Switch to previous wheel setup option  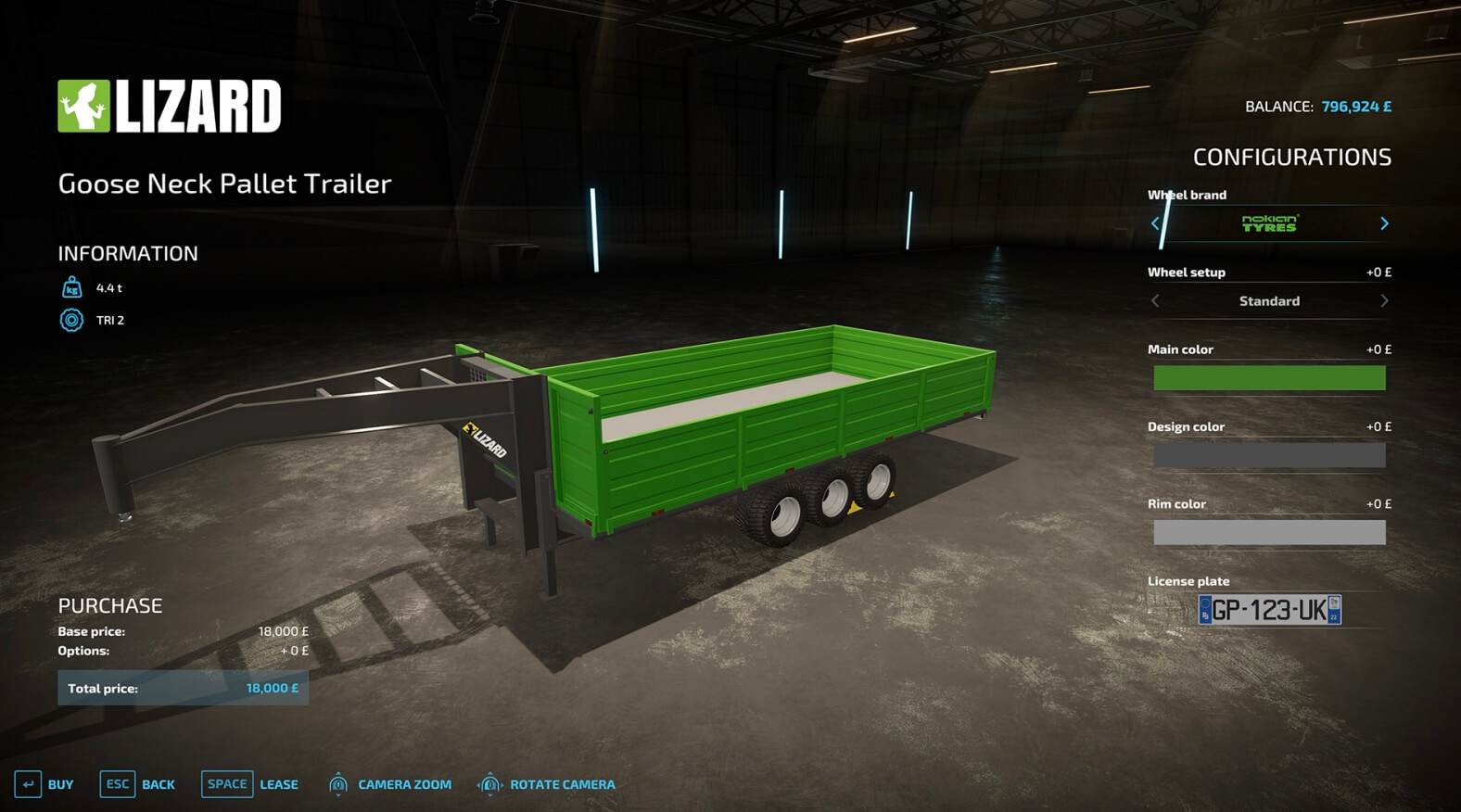[1155, 301]
